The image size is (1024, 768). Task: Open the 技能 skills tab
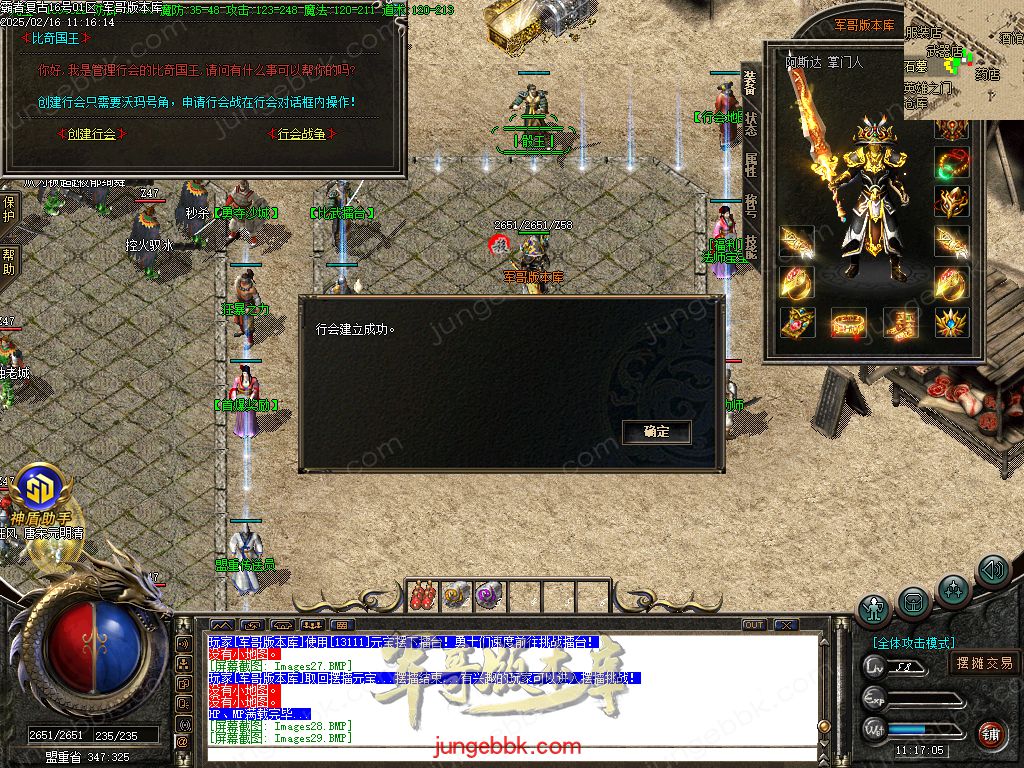tap(751, 247)
